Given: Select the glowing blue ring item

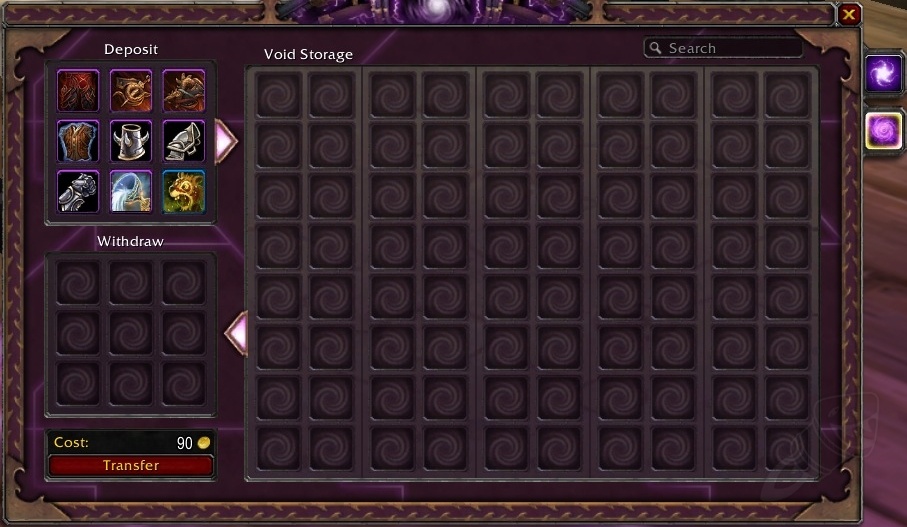Looking at the screenshot, I should coord(131,192).
